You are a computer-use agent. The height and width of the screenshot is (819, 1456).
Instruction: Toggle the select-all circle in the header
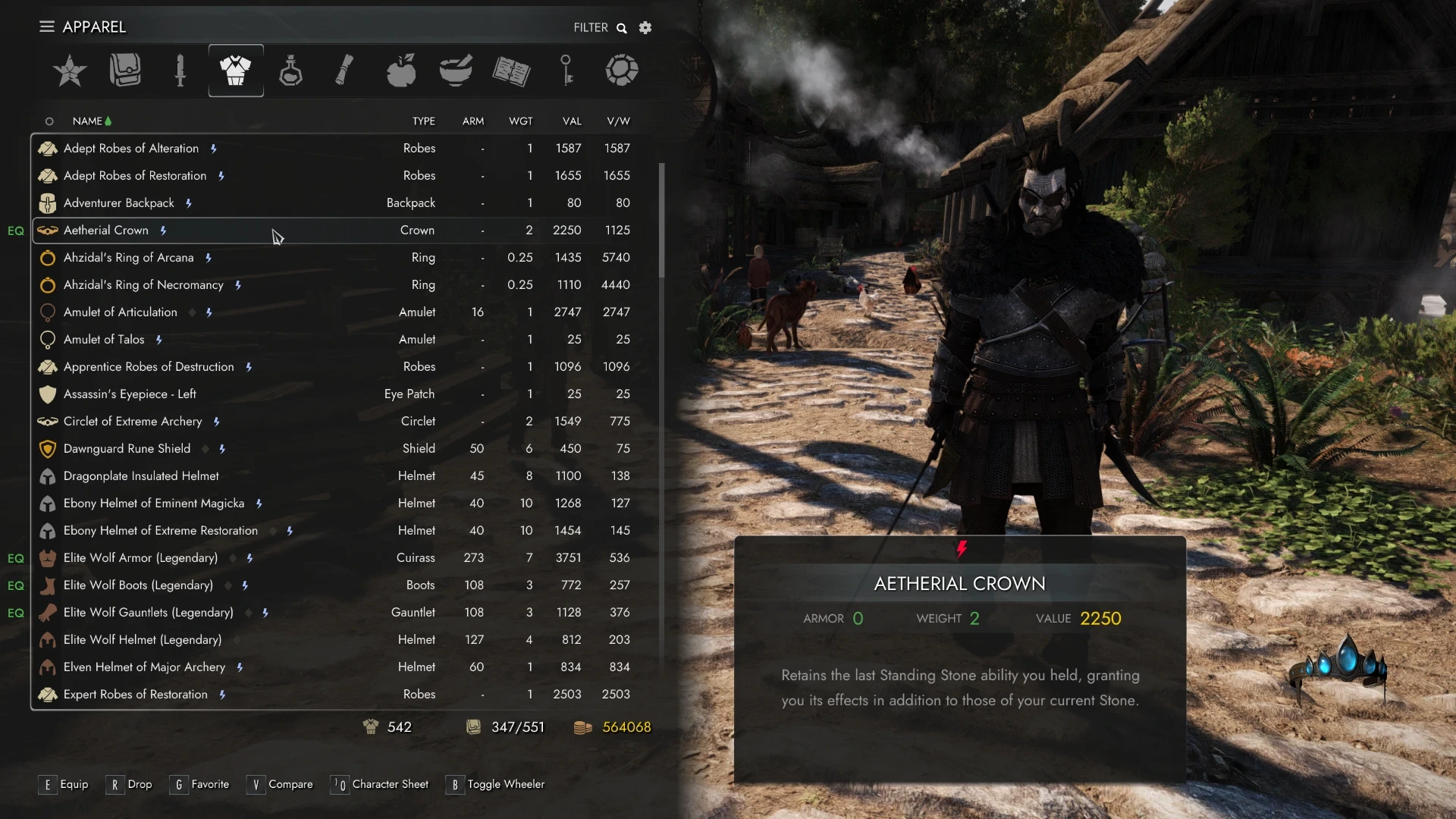pyautogui.click(x=49, y=121)
